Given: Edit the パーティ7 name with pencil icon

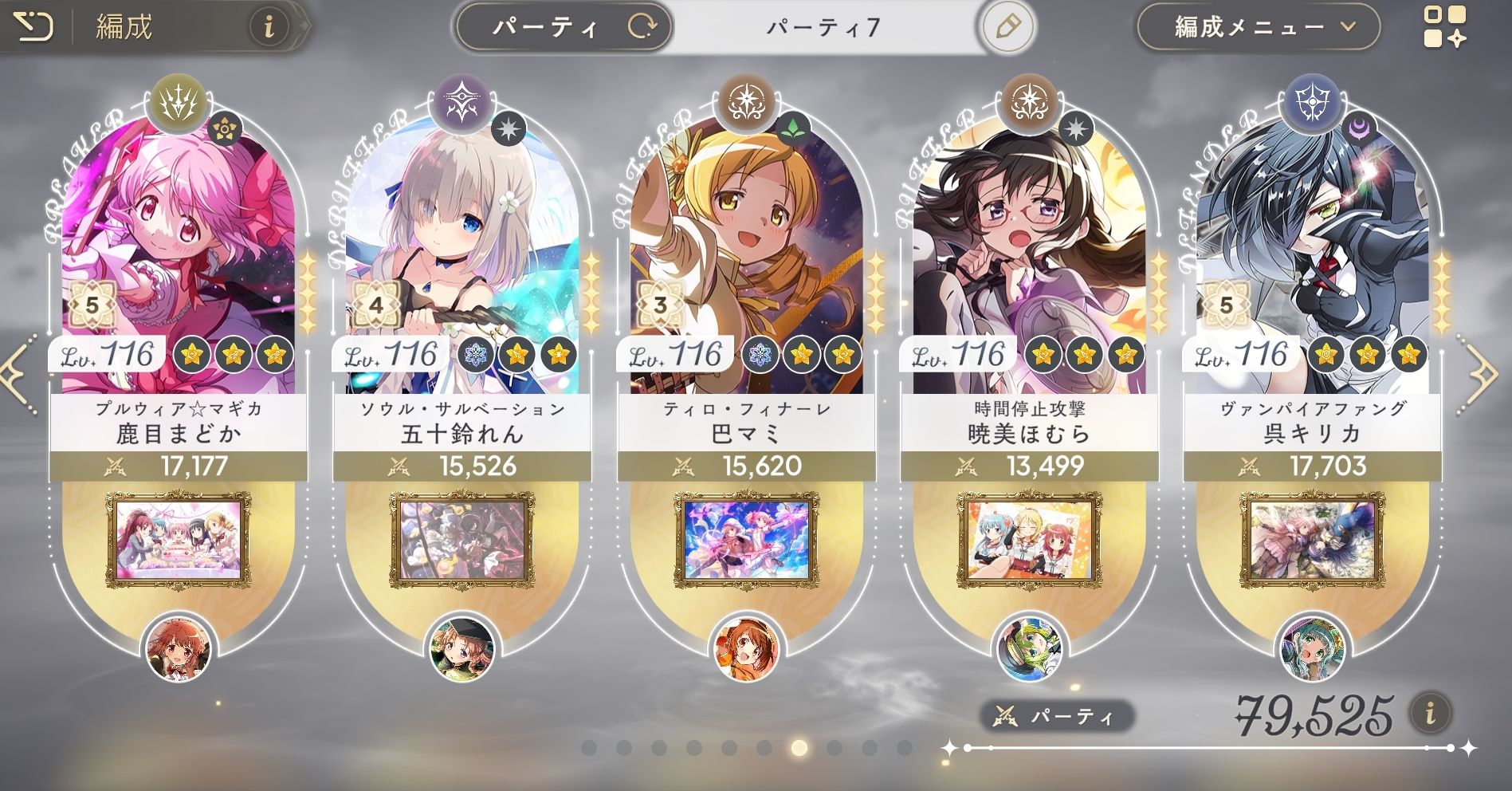Looking at the screenshot, I should pyautogui.click(x=1007, y=28).
